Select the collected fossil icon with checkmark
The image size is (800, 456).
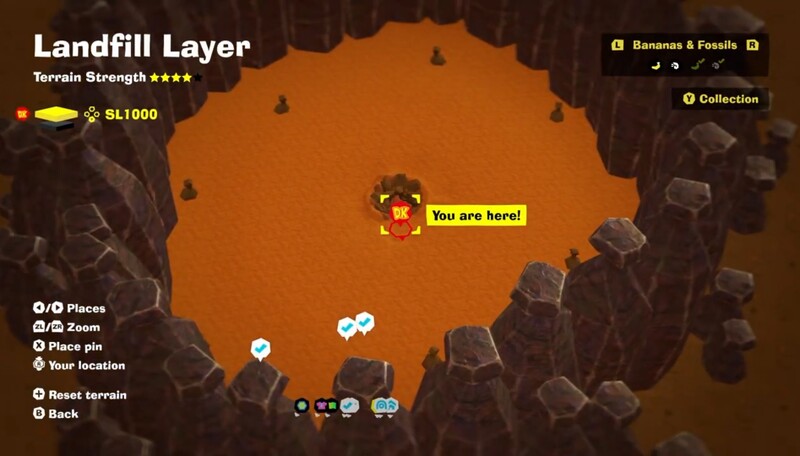(x=718, y=66)
